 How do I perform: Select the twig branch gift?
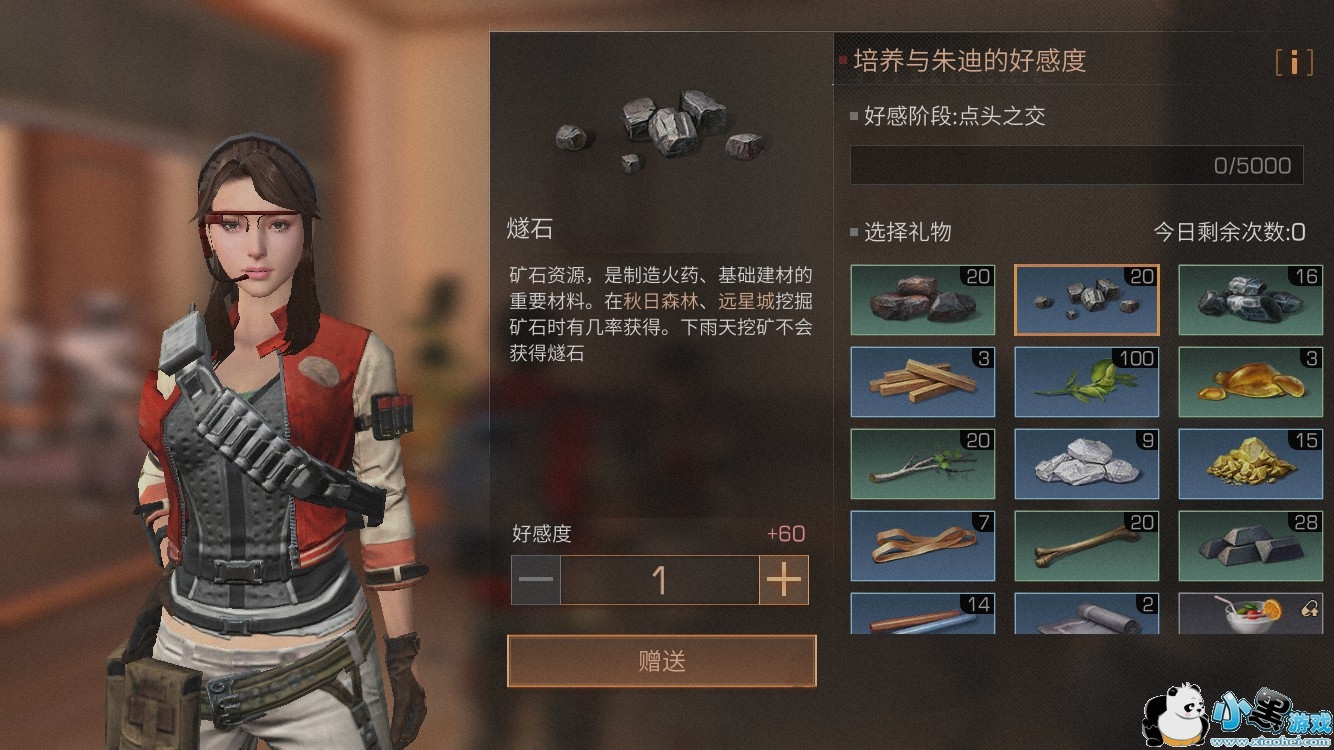[x=922, y=464]
